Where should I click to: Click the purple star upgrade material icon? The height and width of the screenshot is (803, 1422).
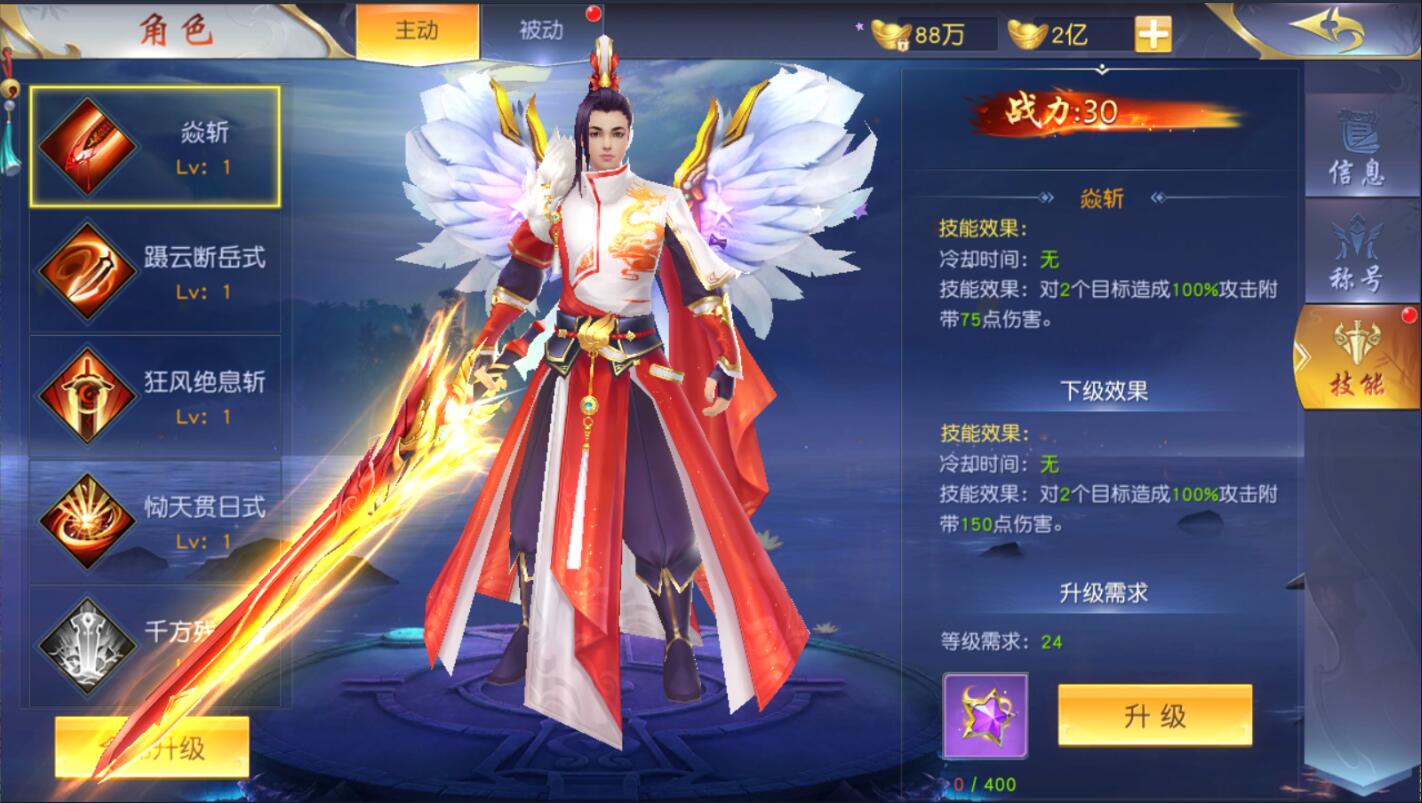tap(985, 716)
